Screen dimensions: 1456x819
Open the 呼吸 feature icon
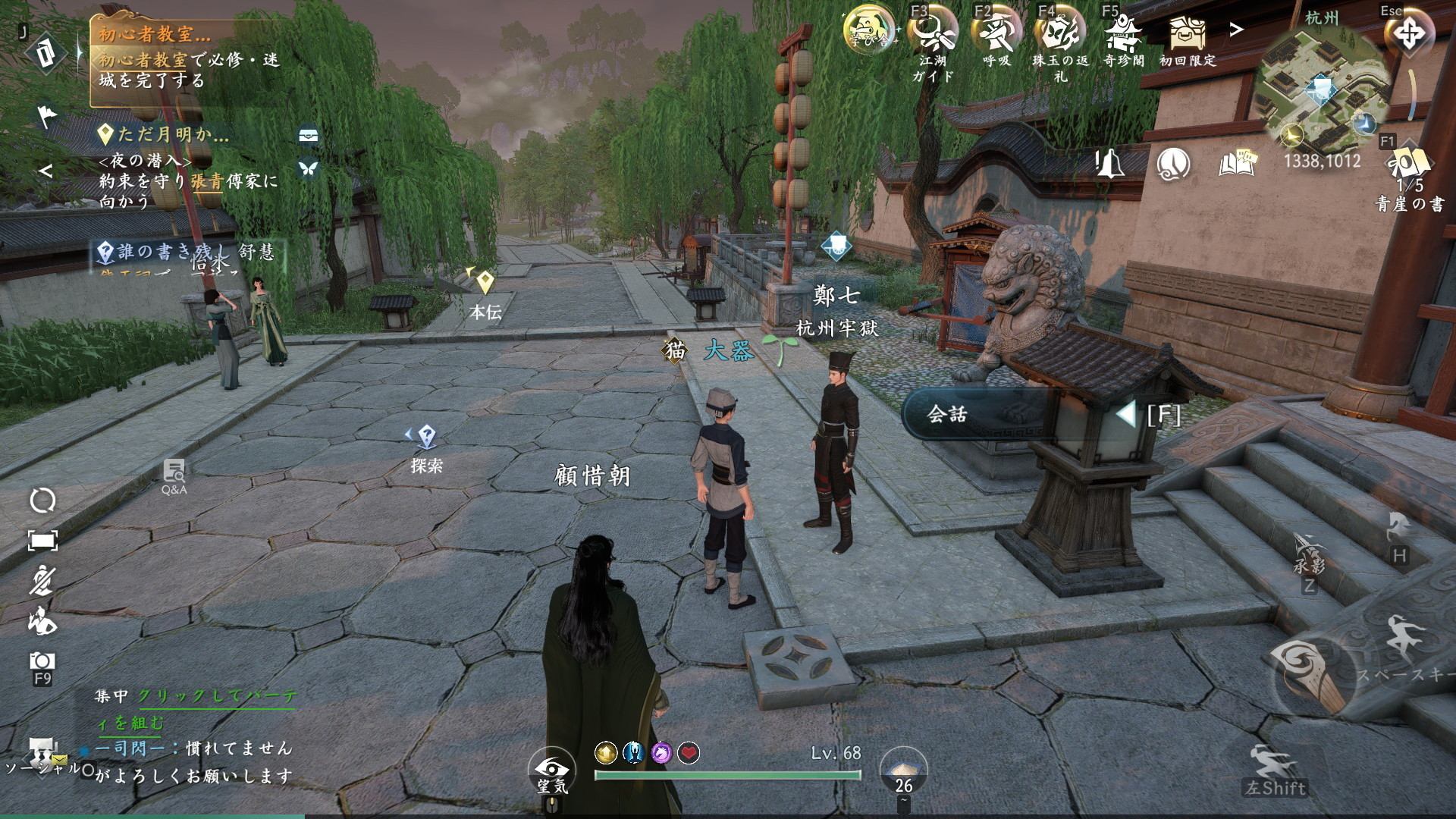[x=996, y=32]
